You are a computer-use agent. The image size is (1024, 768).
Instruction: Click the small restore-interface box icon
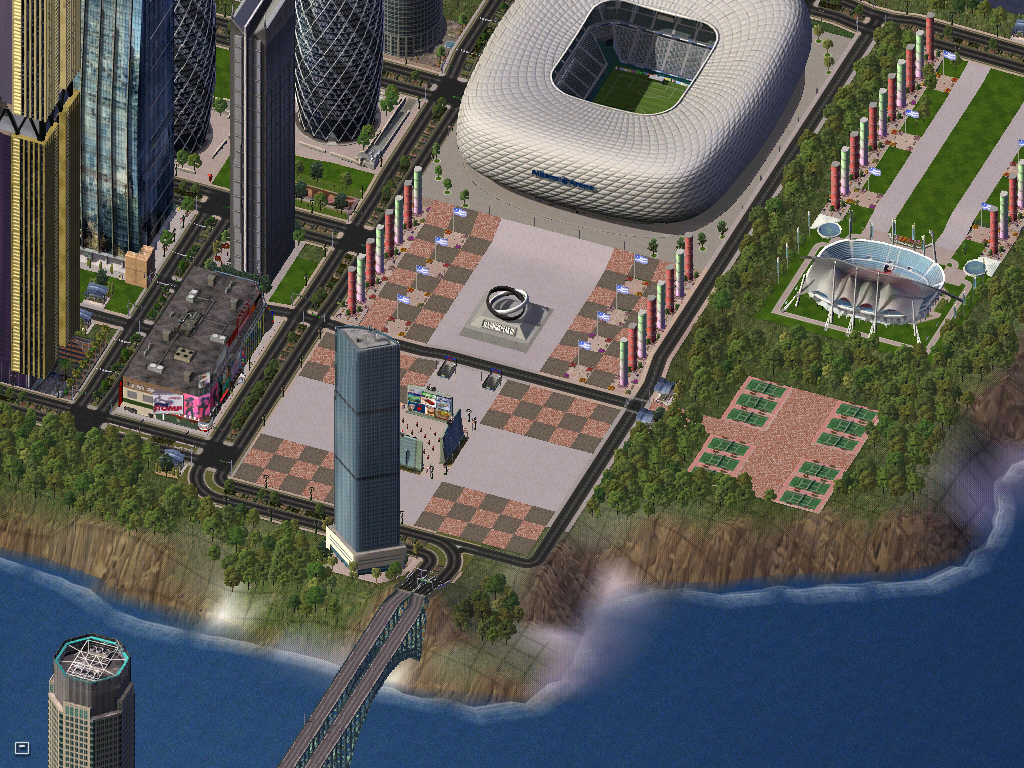[x=22, y=747]
